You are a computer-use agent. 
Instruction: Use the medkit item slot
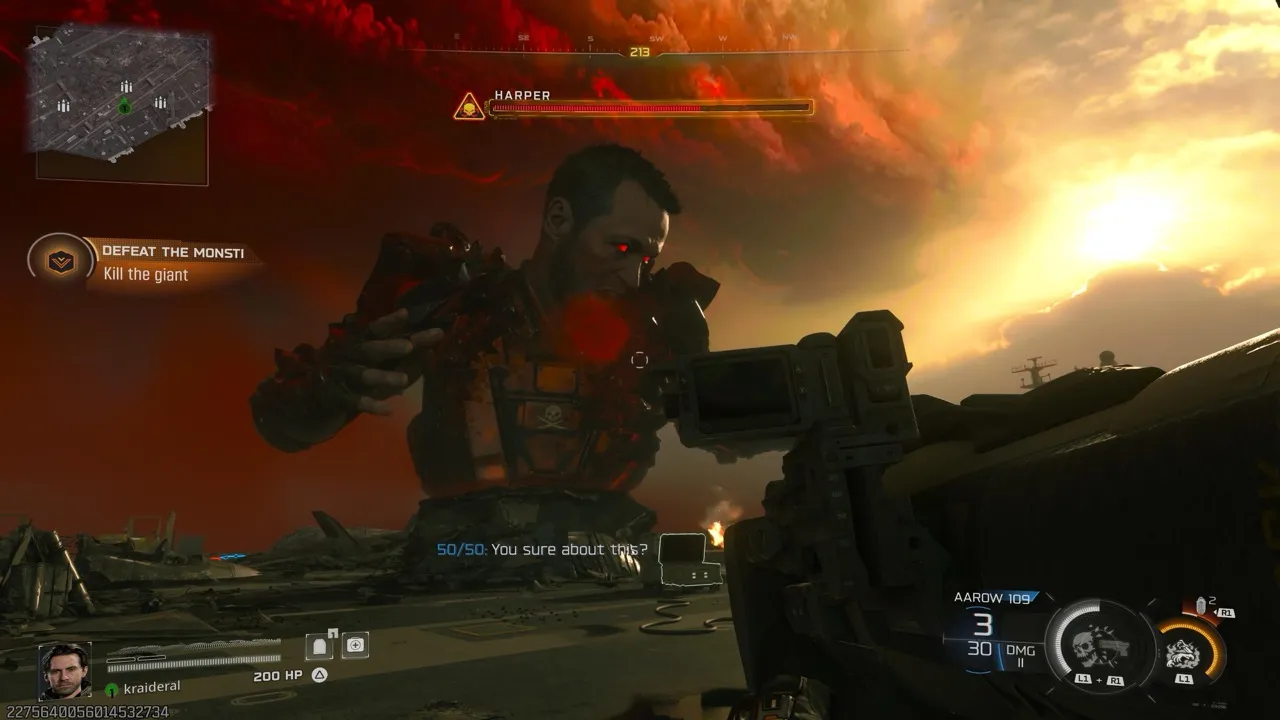pyautogui.click(x=355, y=646)
